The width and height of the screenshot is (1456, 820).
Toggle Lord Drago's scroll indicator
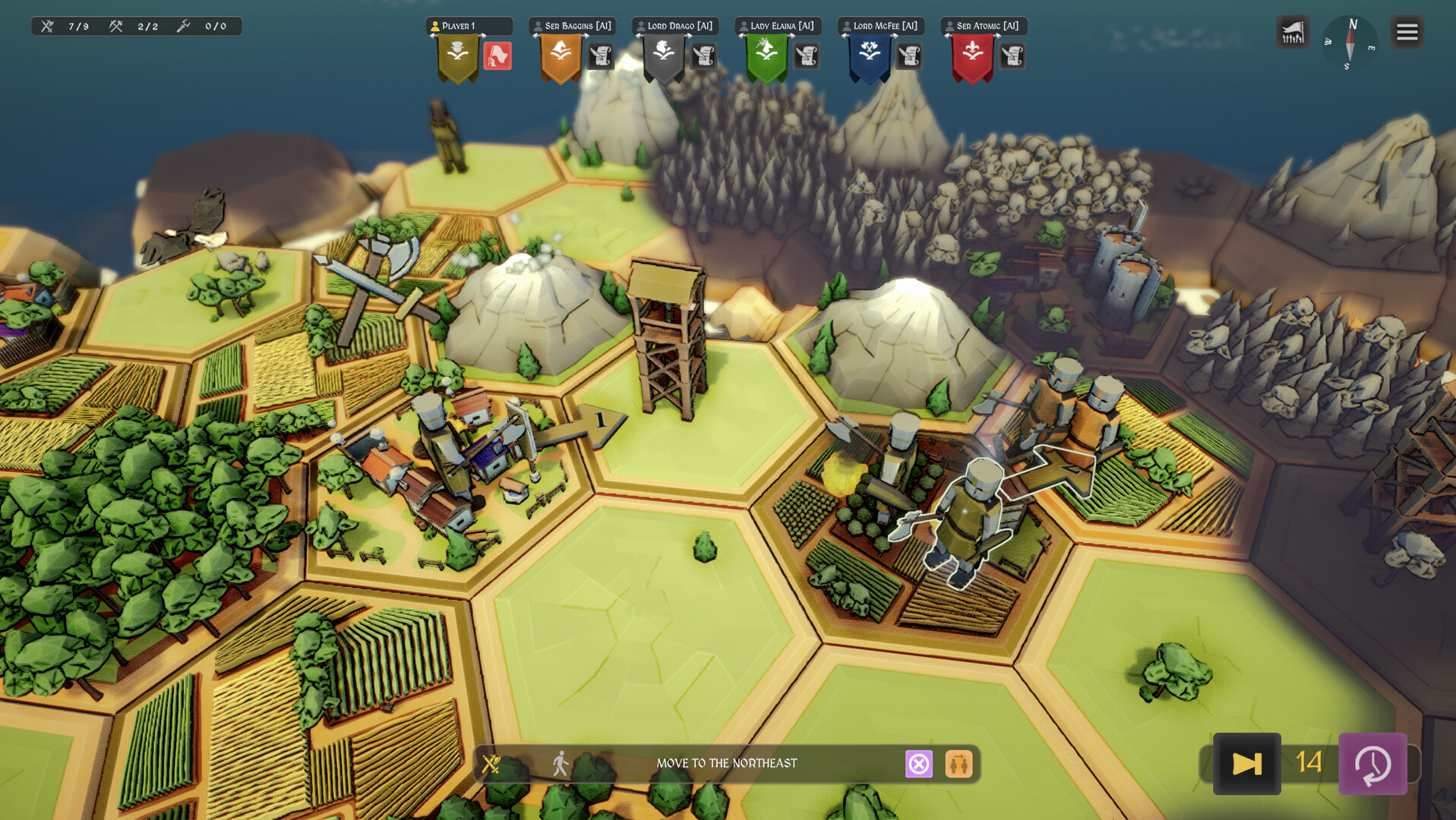click(x=703, y=56)
